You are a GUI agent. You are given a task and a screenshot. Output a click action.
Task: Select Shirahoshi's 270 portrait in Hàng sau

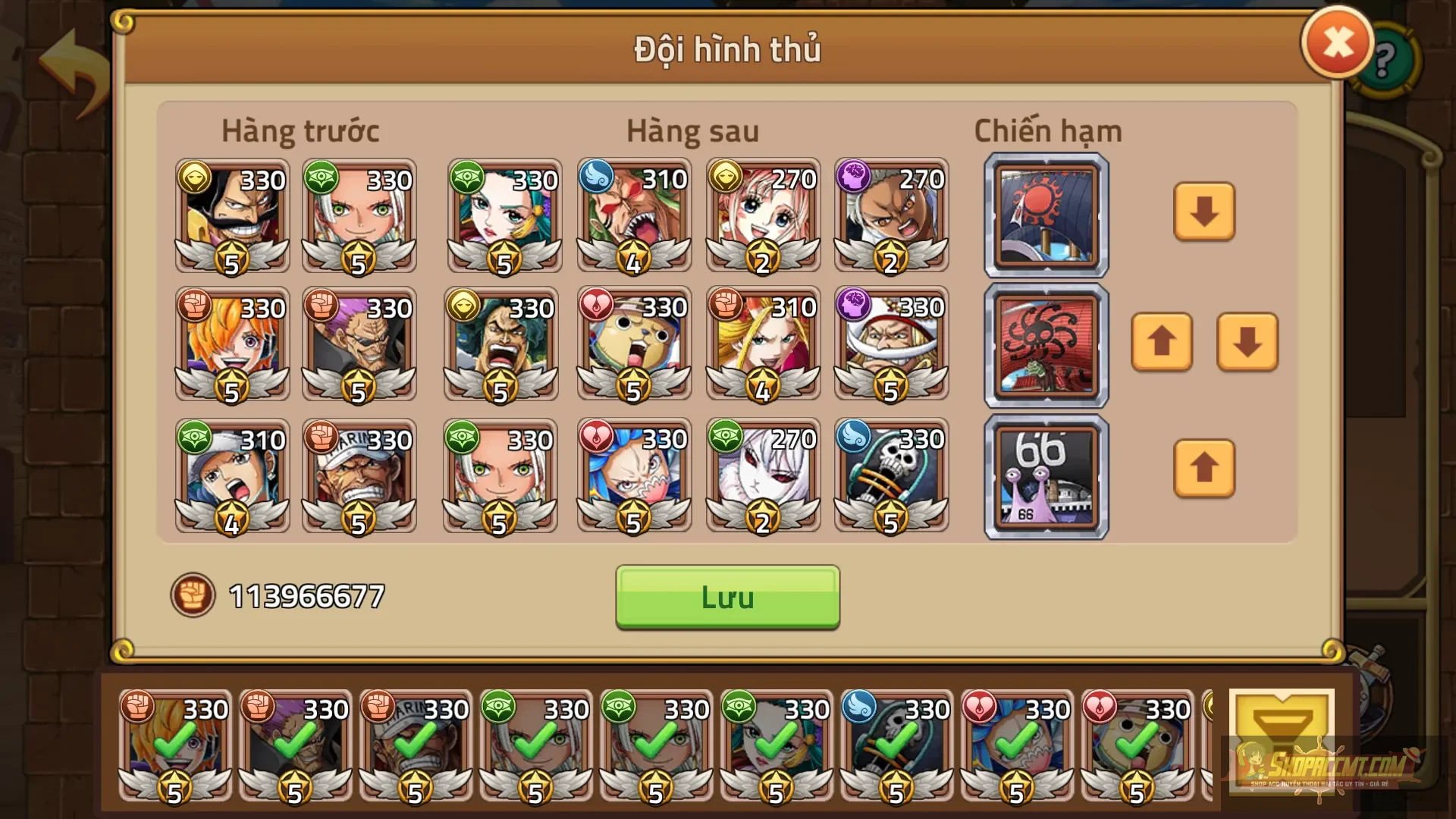point(762,216)
